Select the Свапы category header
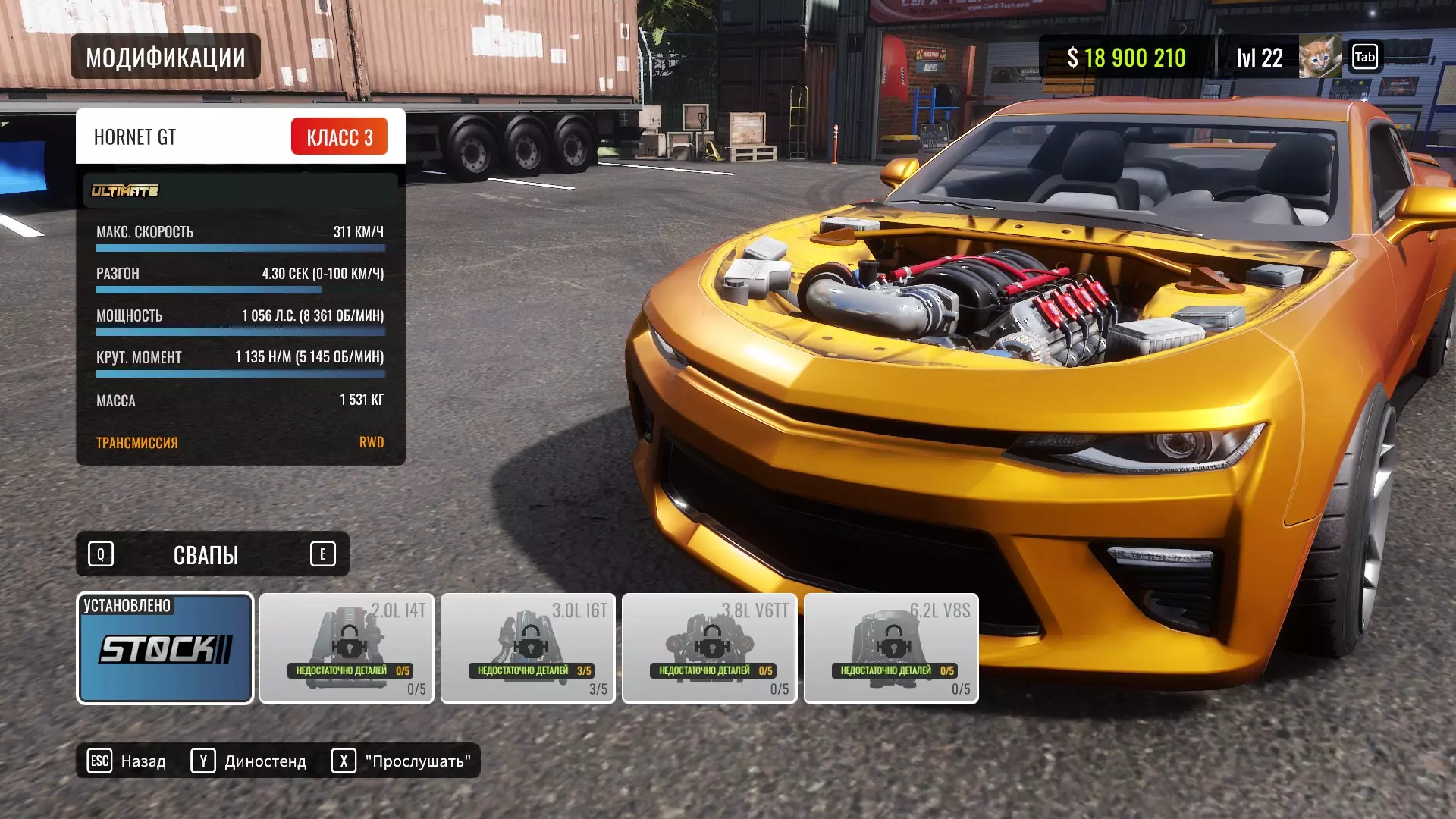 (206, 554)
